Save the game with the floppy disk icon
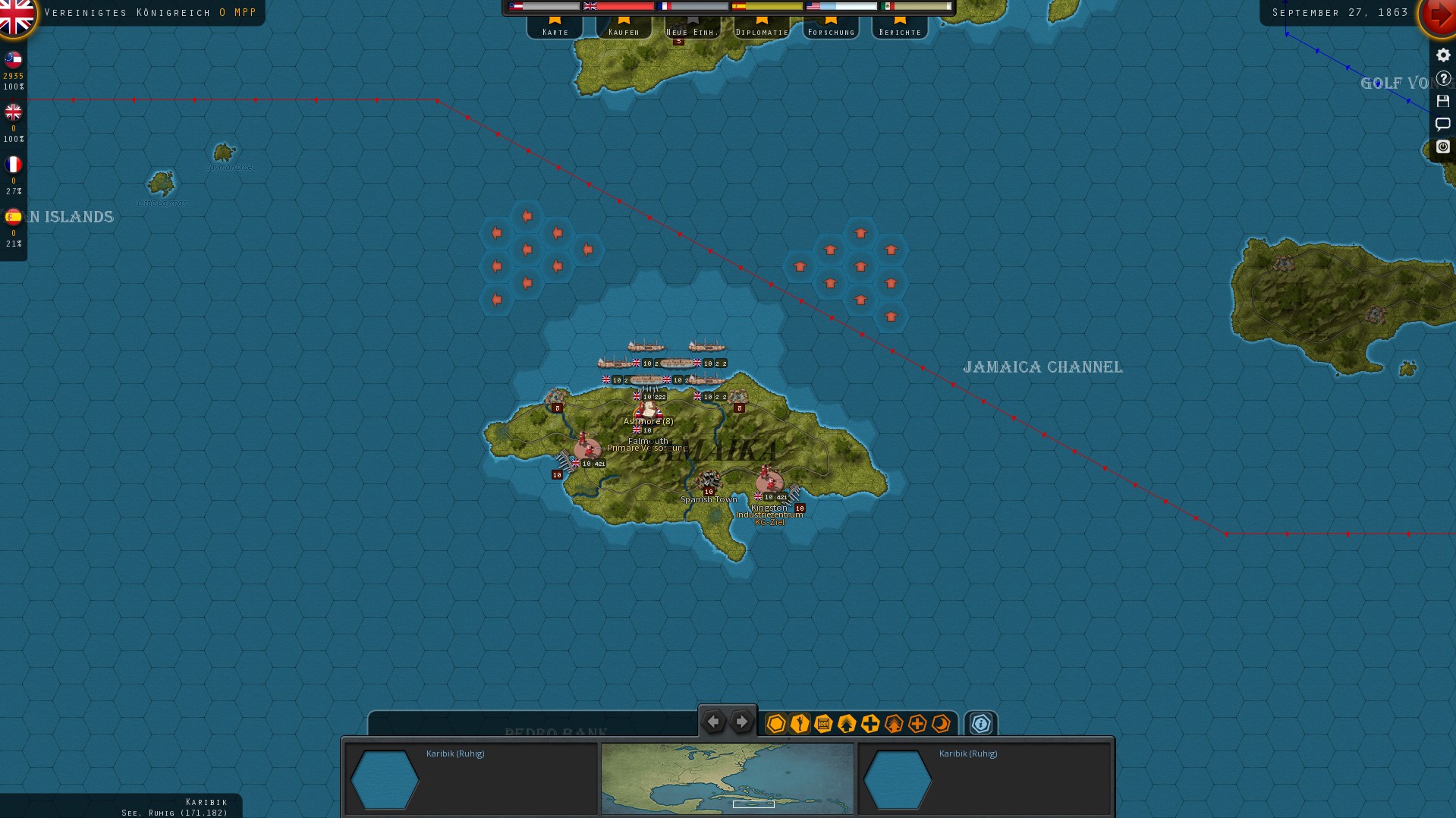 coord(1442,102)
